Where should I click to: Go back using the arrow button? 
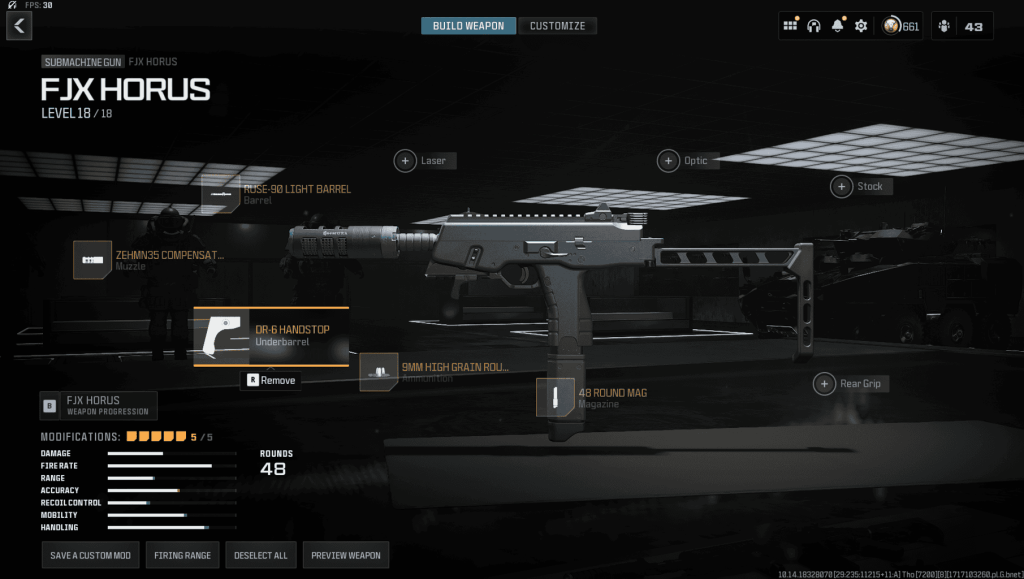click(x=19, y=26)
